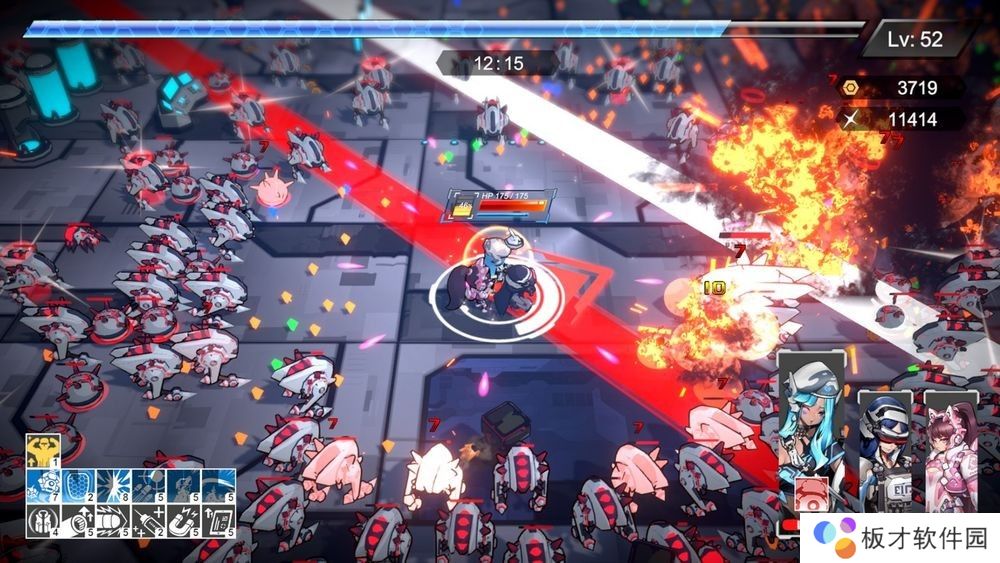
Task: Select the yellow muscle-flex buff icon
Action: click(x=42, y=450)
